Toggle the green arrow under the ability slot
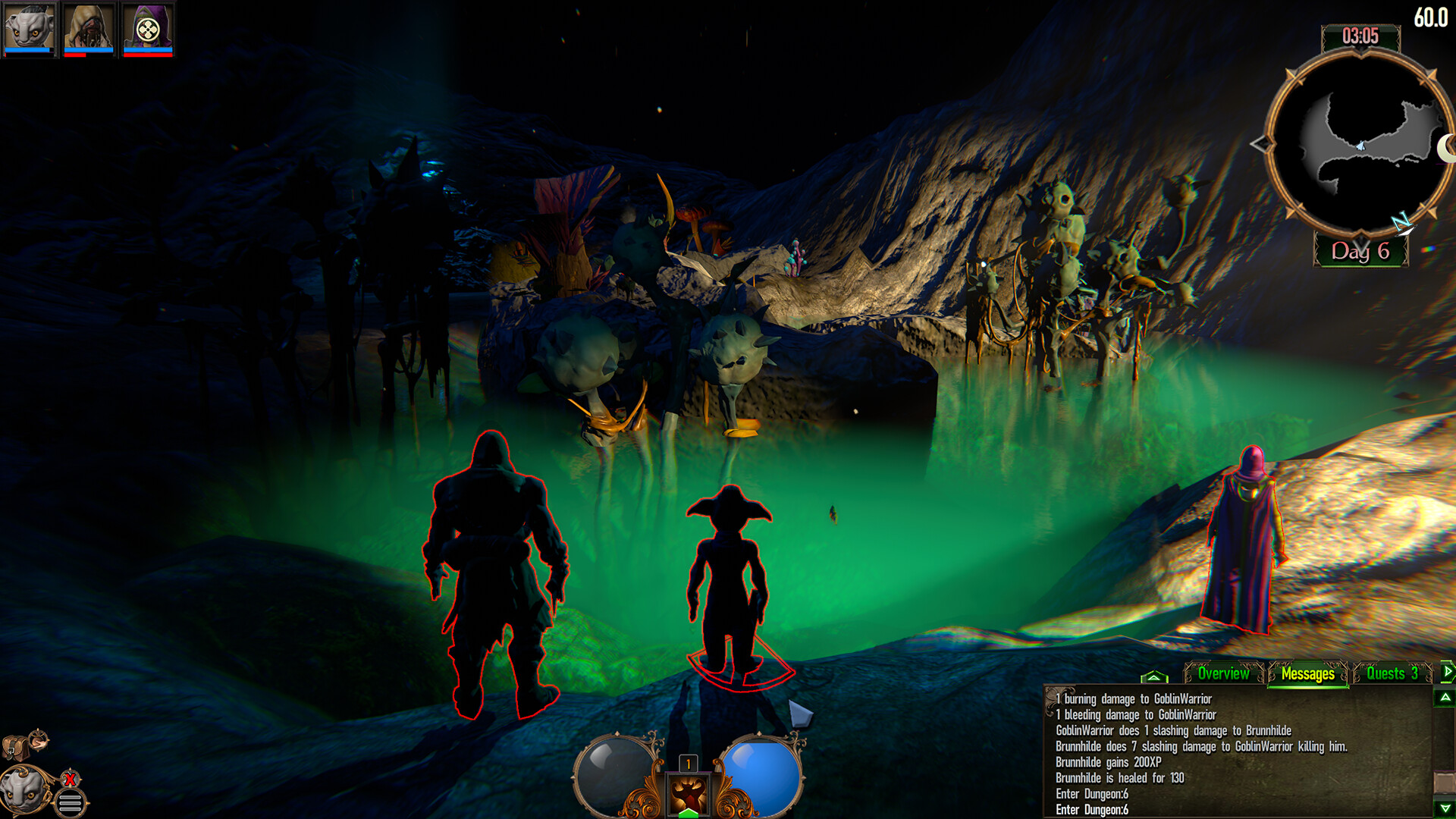This screenshot has height=819, width=1456. (686, 814)
